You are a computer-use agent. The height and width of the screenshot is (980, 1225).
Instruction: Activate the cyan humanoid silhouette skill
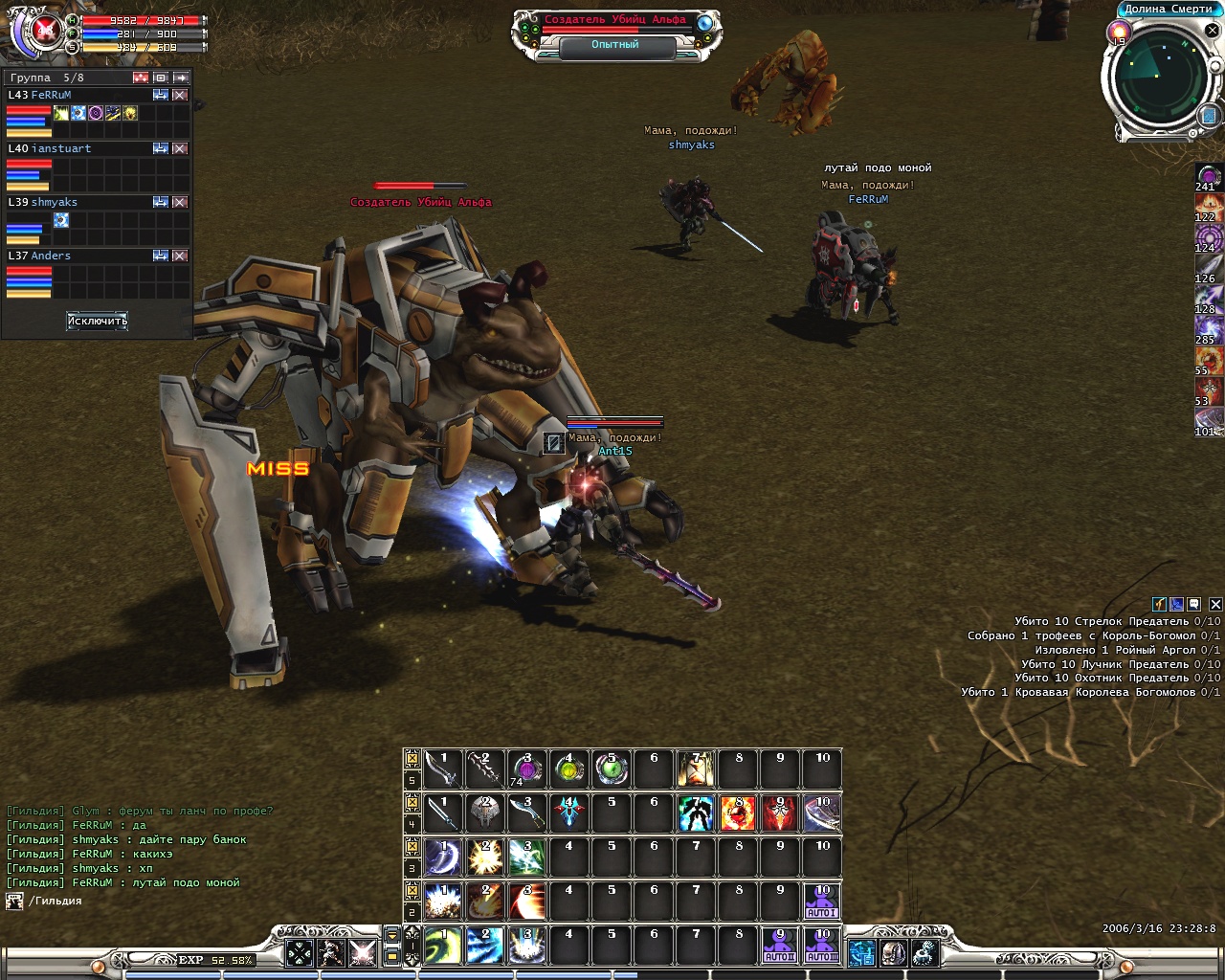696,813
